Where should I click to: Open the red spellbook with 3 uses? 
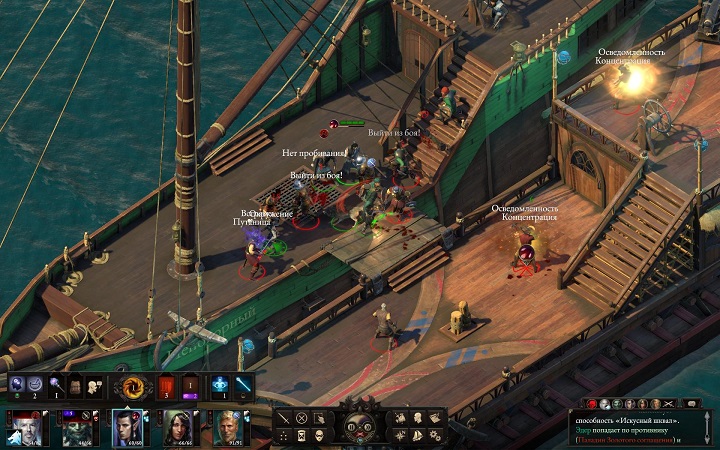click(166, 385)
